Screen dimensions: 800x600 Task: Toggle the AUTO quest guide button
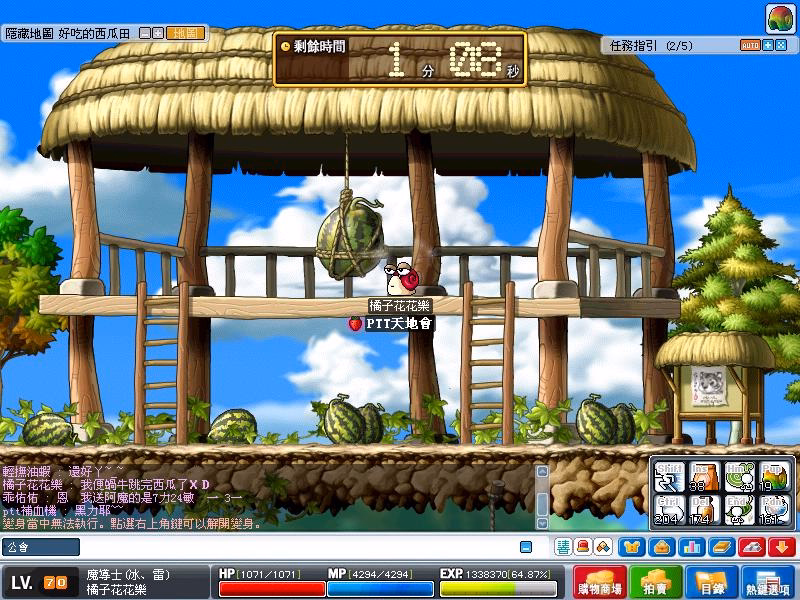(x=750, y=45)
